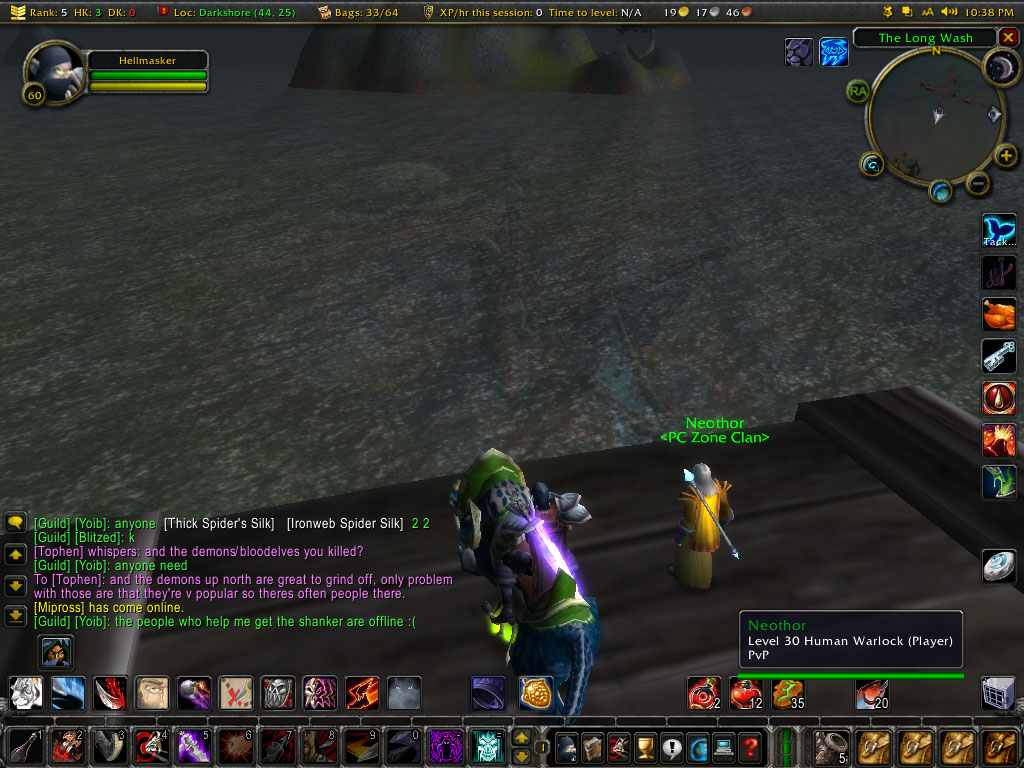Open the question mark help button
This screenshot has height=768, width=1024.
pyautogui.click(x=750, y=746)
